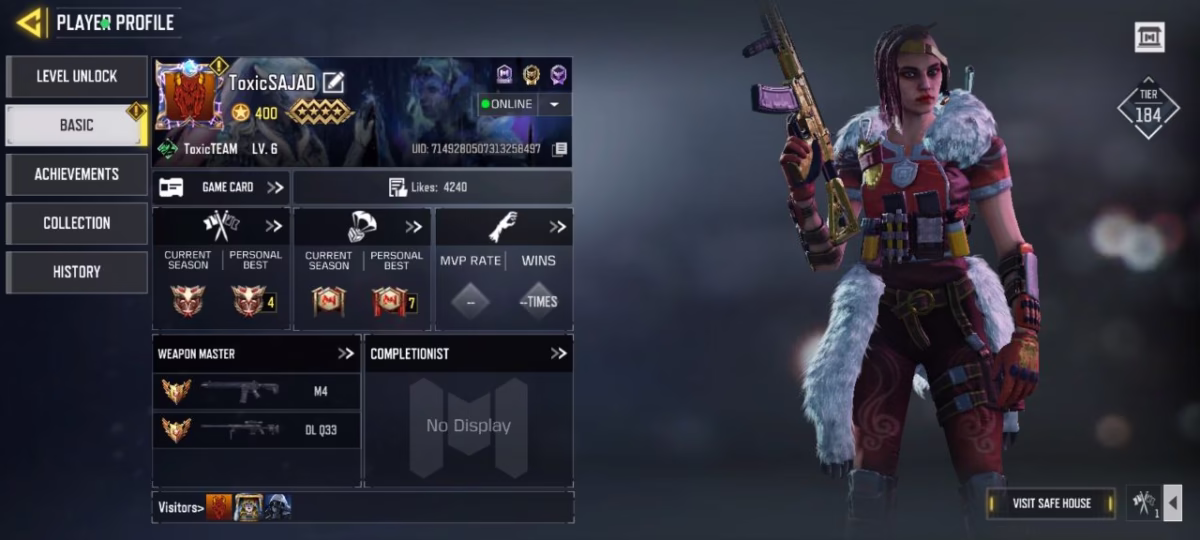This screenshot has width=1200, height=540.
Task: Copy the player UID
Action: [560, 149]
